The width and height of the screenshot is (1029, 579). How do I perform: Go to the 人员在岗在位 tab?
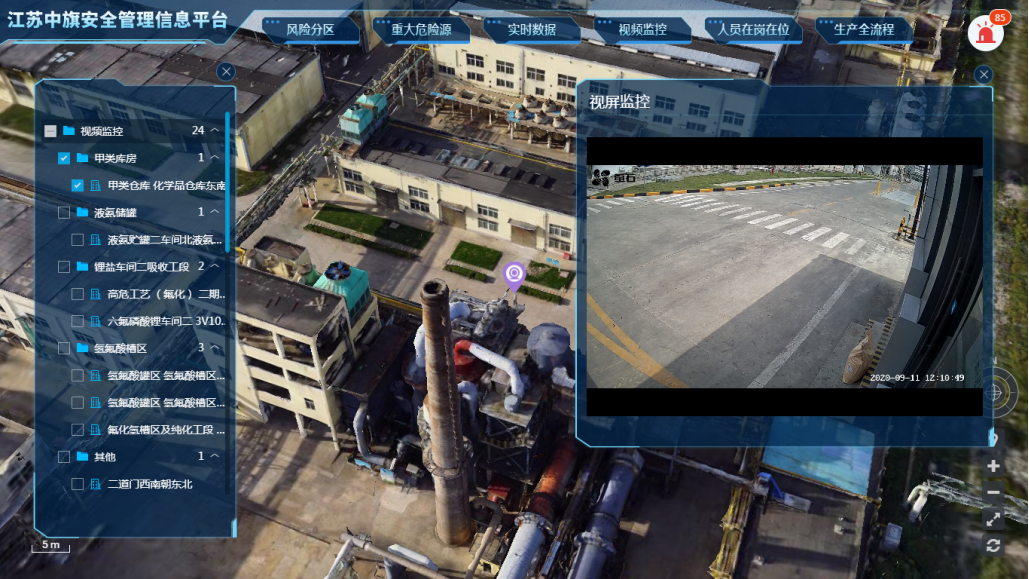[x=753, y=30]
